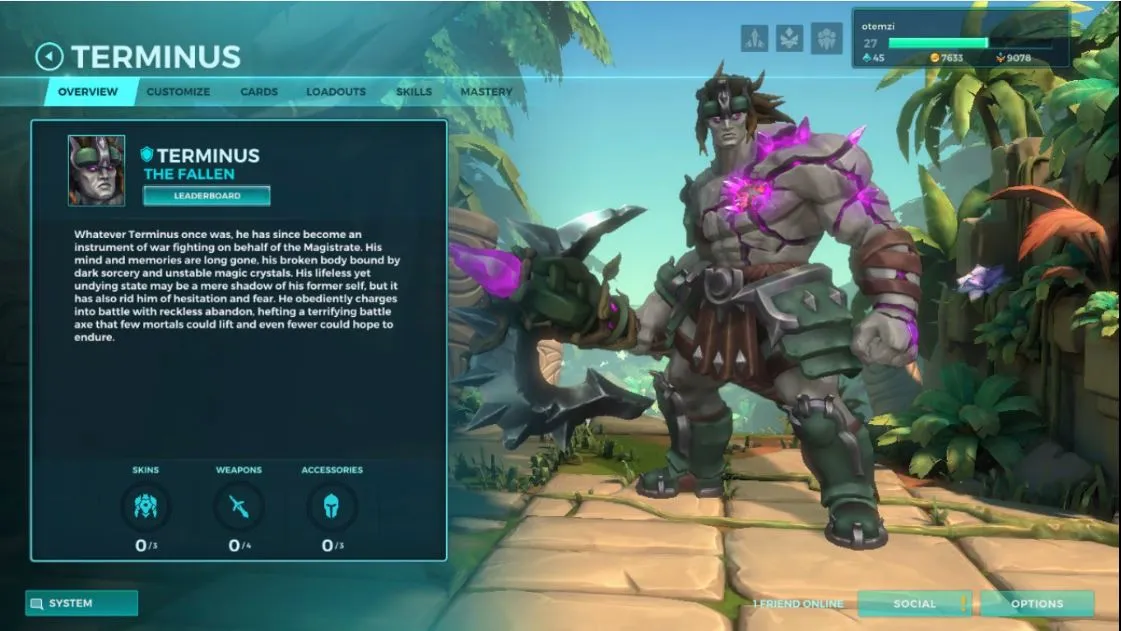Open the Customize tab
Screen dimensions: 1121x631
pos(178,92)
